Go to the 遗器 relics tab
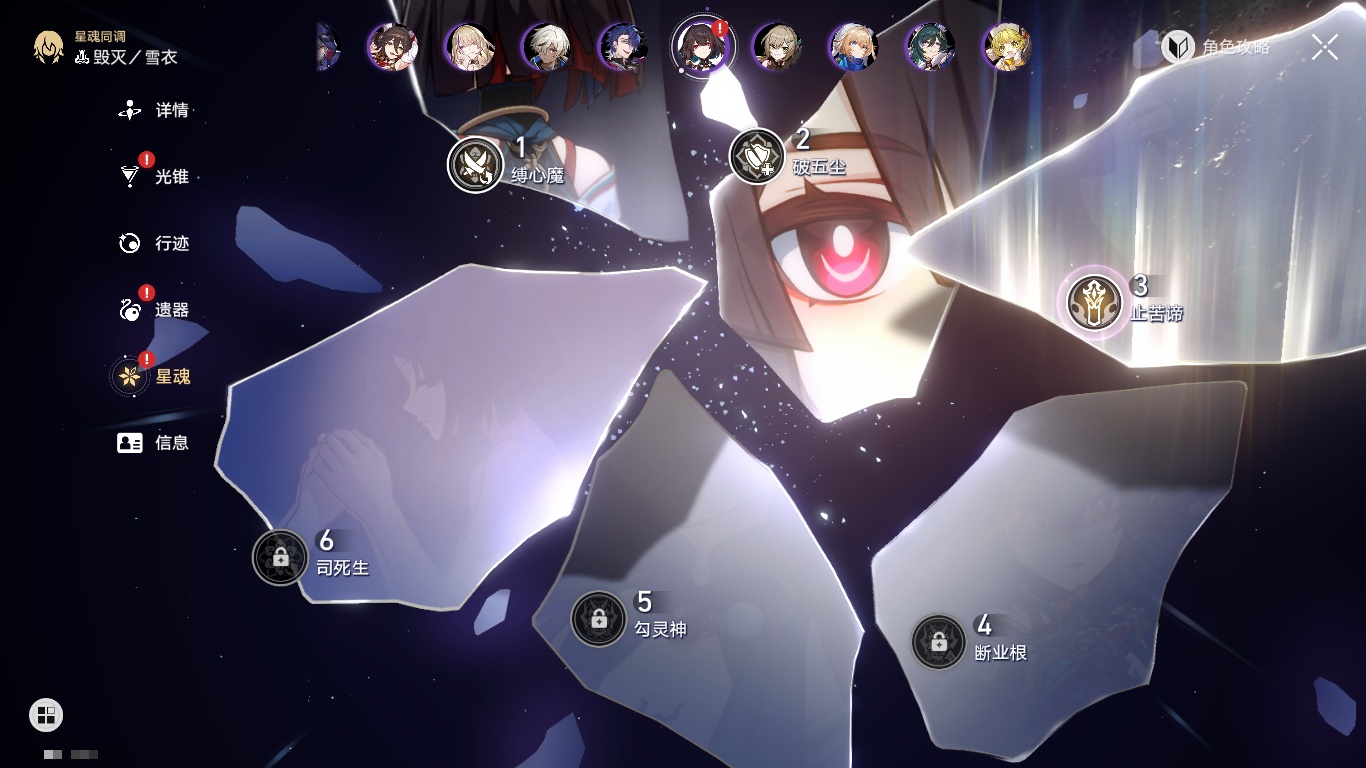This screenshot has height=768, width=1366. click(x=155, y=310)
